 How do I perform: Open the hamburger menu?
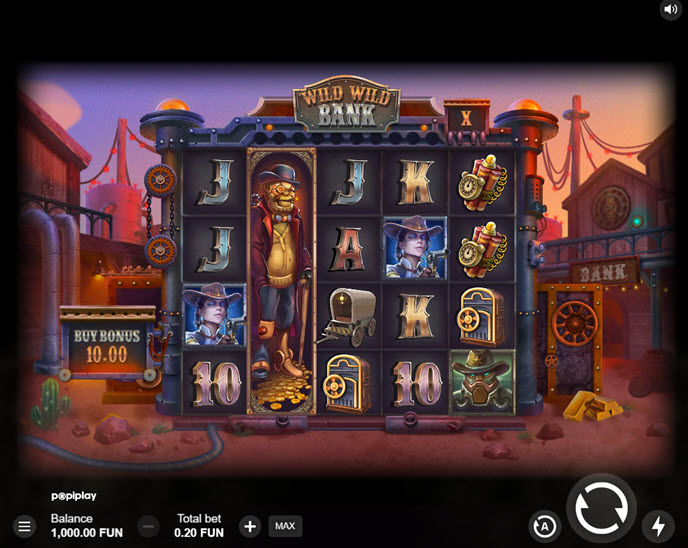pos(24,526)
